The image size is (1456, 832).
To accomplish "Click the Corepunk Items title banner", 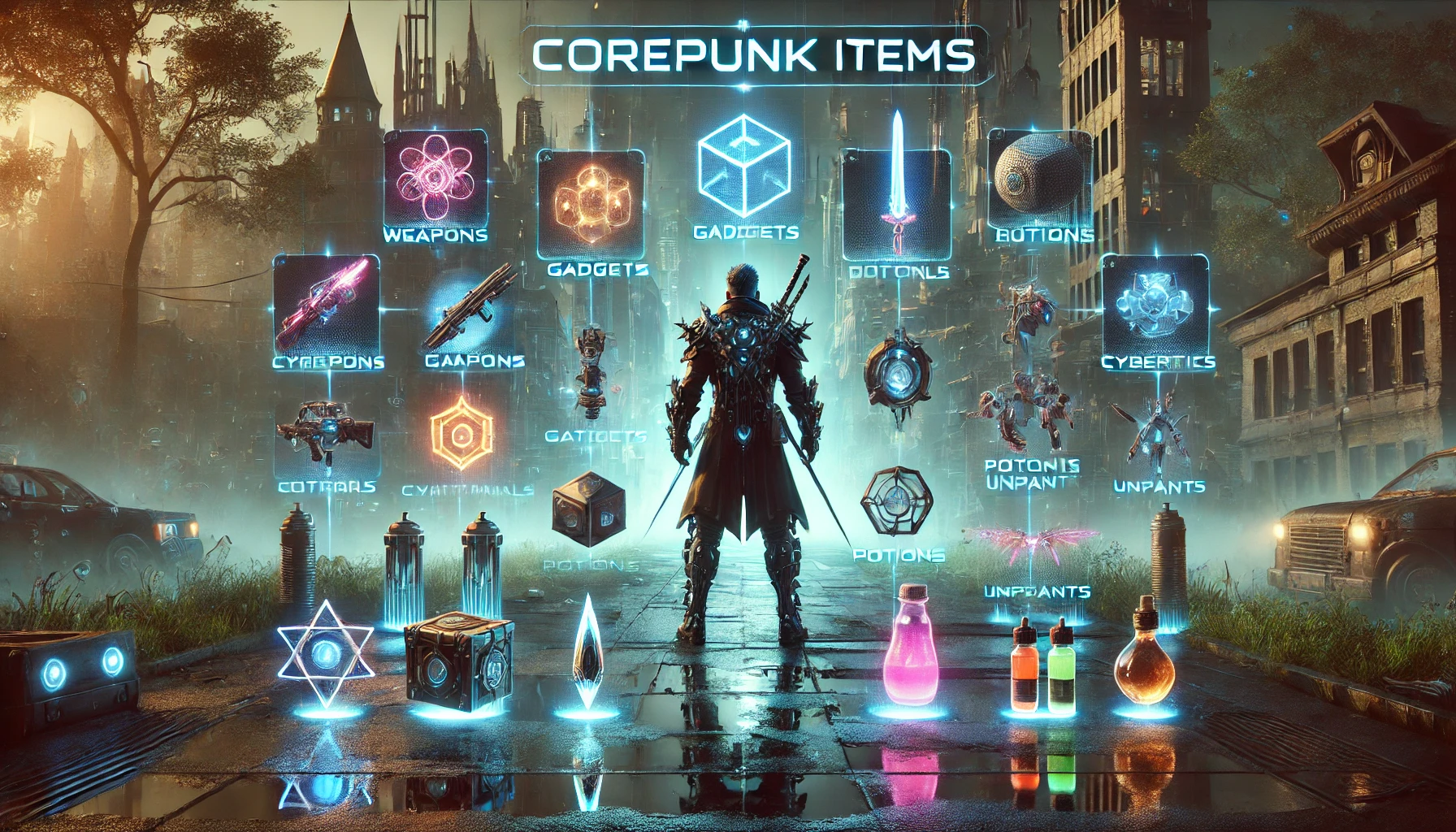I will tap(752, 55).
